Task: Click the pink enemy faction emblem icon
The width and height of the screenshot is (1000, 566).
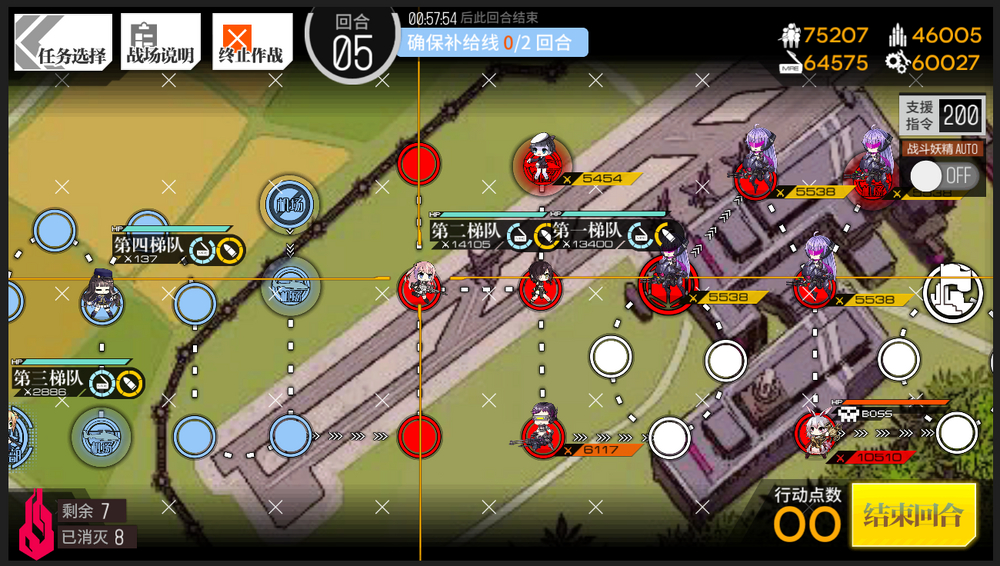Action: click(x=36, y=522)
